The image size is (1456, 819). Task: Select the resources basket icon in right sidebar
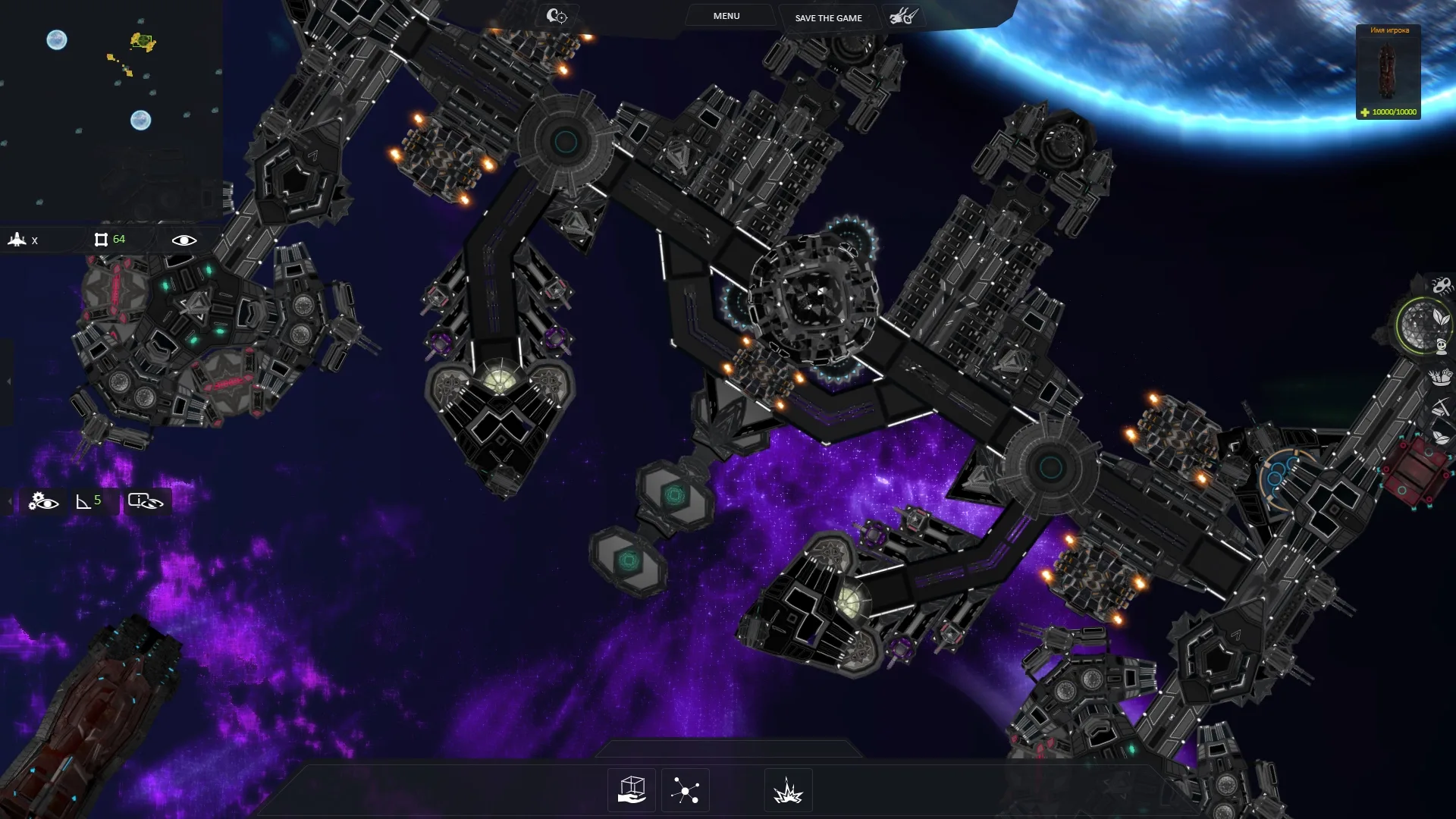point(1439,378)
